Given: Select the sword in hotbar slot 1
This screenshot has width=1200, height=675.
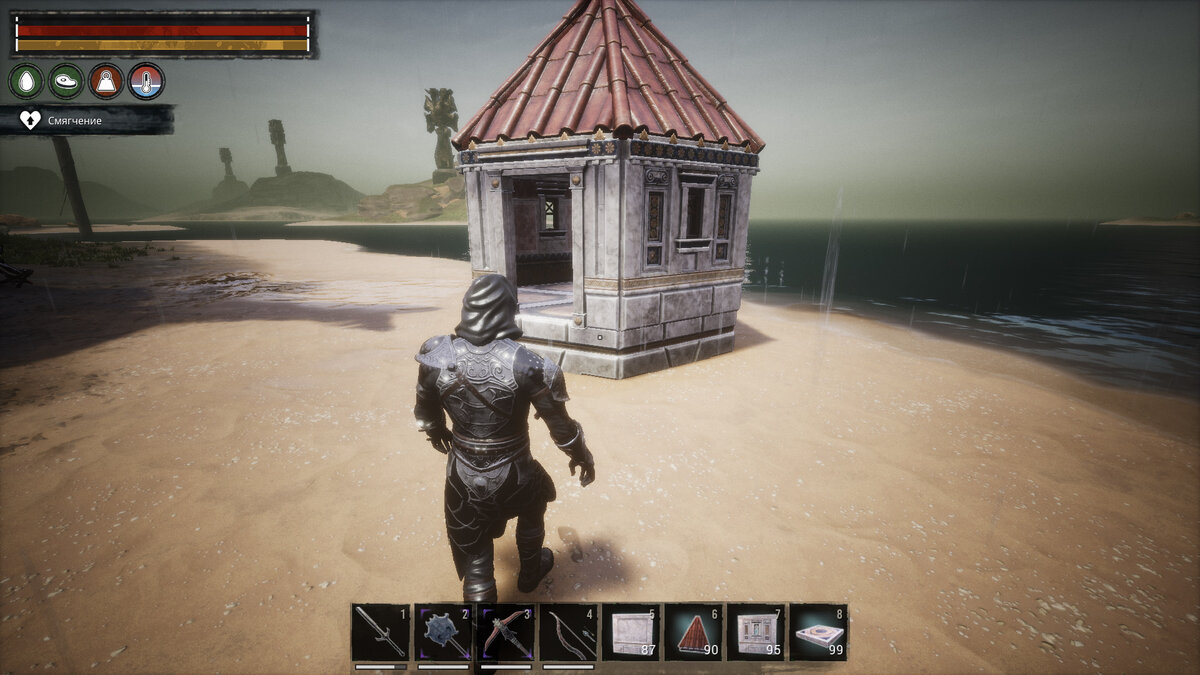Looking at the screenshot, I should point(380,632).
